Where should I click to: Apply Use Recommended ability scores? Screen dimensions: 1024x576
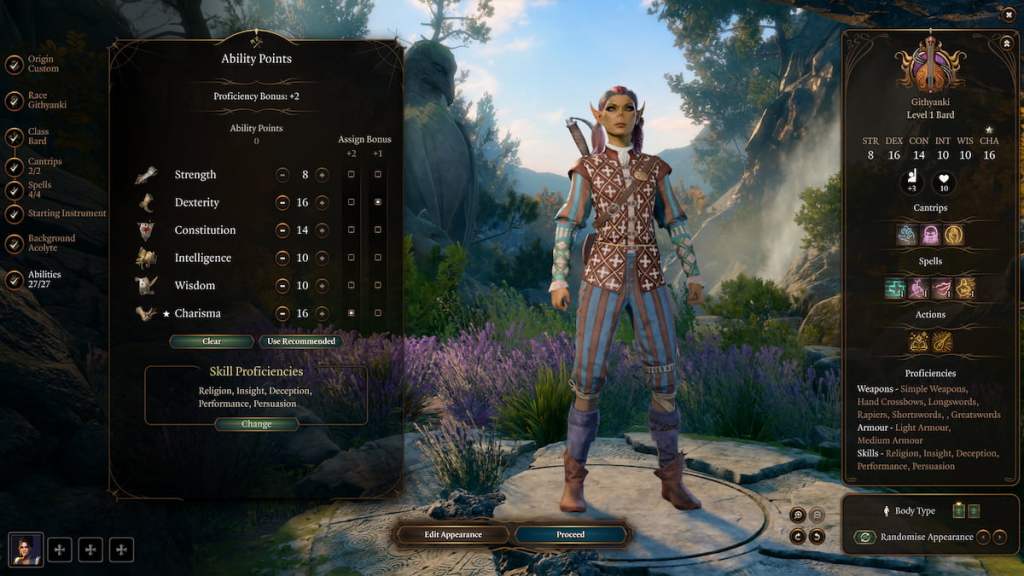point(300,341)
